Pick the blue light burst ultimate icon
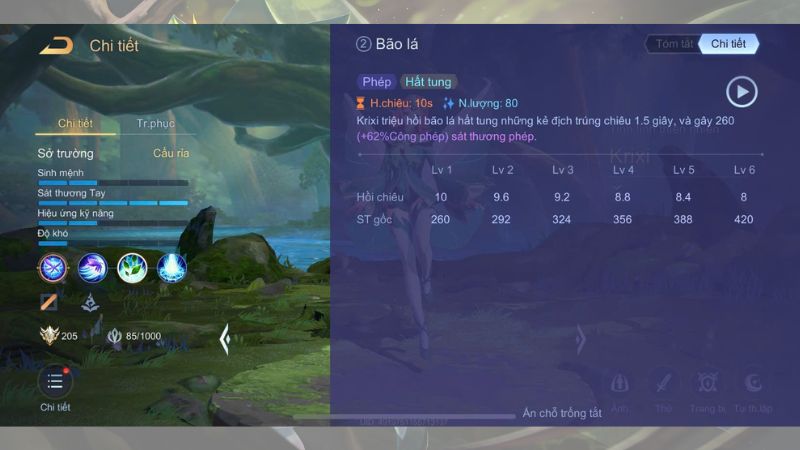This screenshot has width=800, height=450. tap(172, 267)
